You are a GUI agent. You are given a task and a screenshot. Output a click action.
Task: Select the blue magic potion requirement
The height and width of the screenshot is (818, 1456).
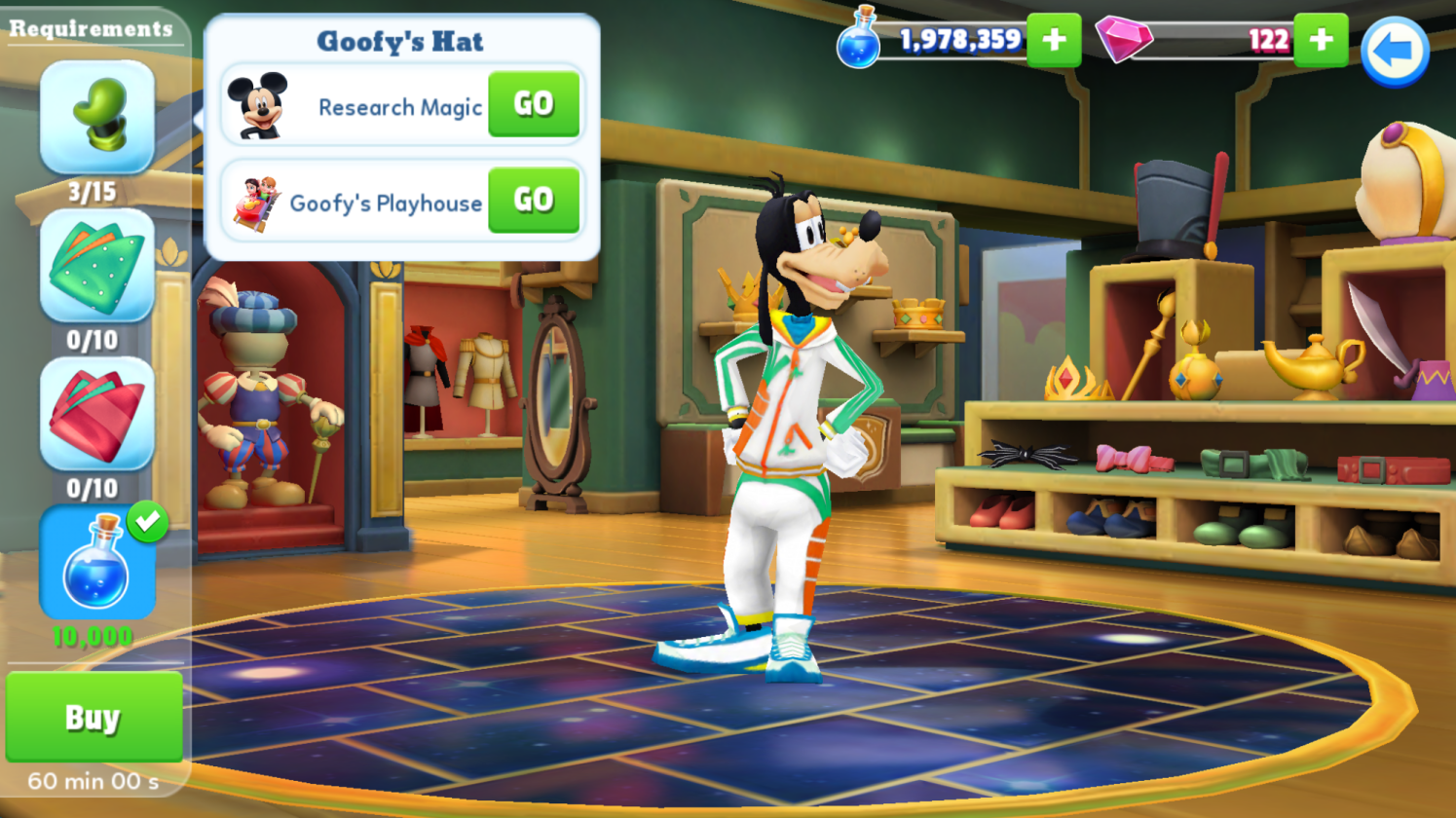(96, 563)
